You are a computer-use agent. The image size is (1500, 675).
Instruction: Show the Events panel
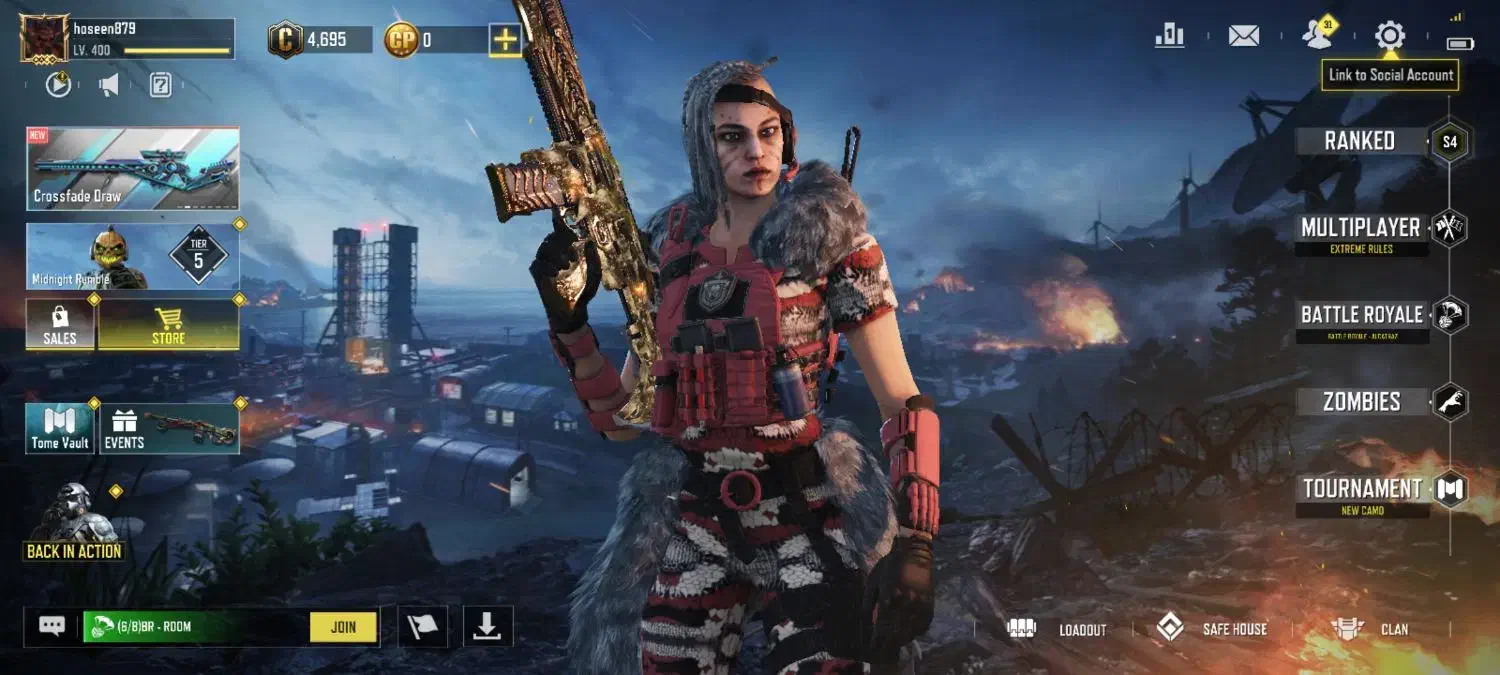(169, 428)
